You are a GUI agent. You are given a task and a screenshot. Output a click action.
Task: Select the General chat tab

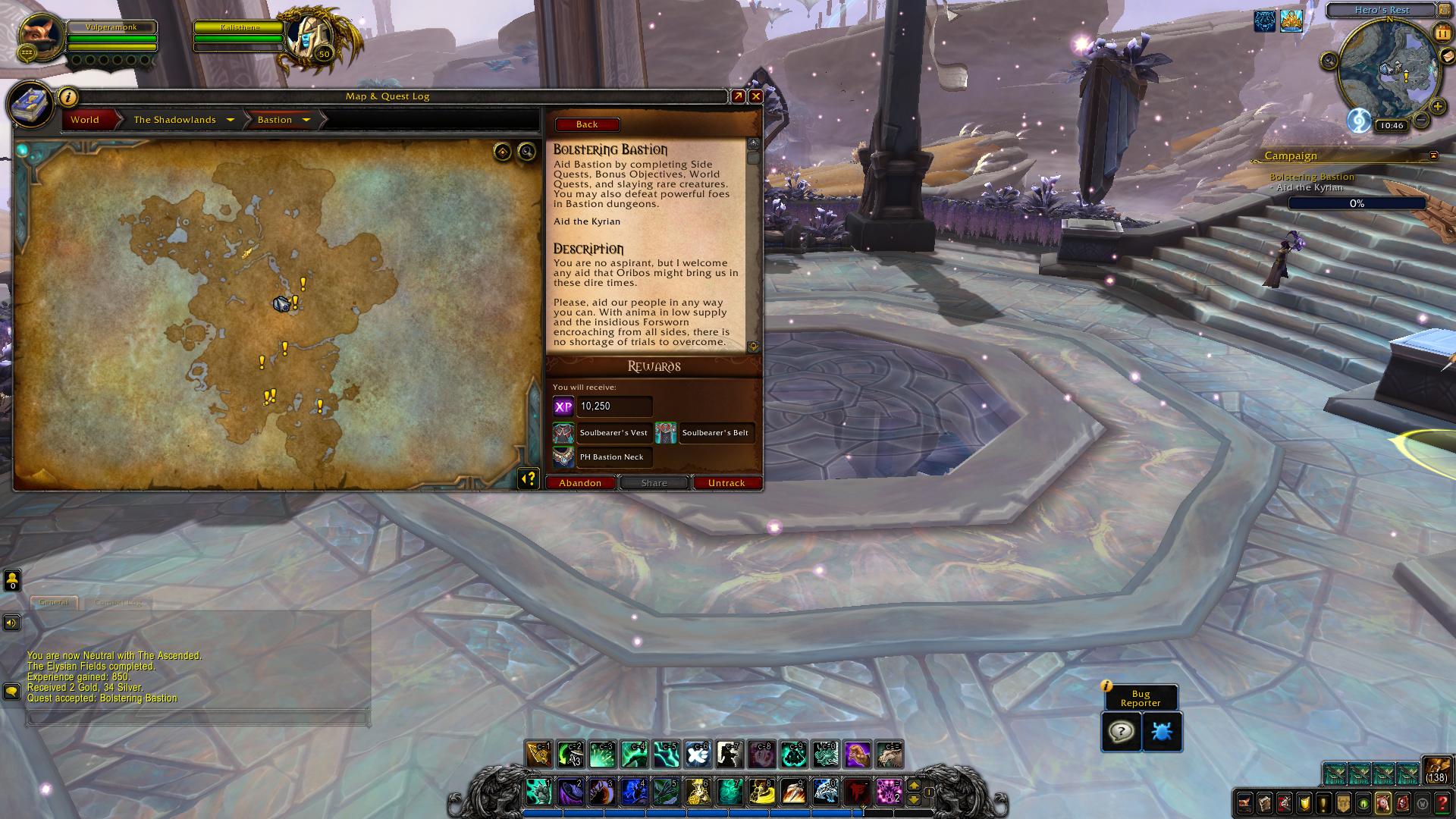[x=54, y=602]
